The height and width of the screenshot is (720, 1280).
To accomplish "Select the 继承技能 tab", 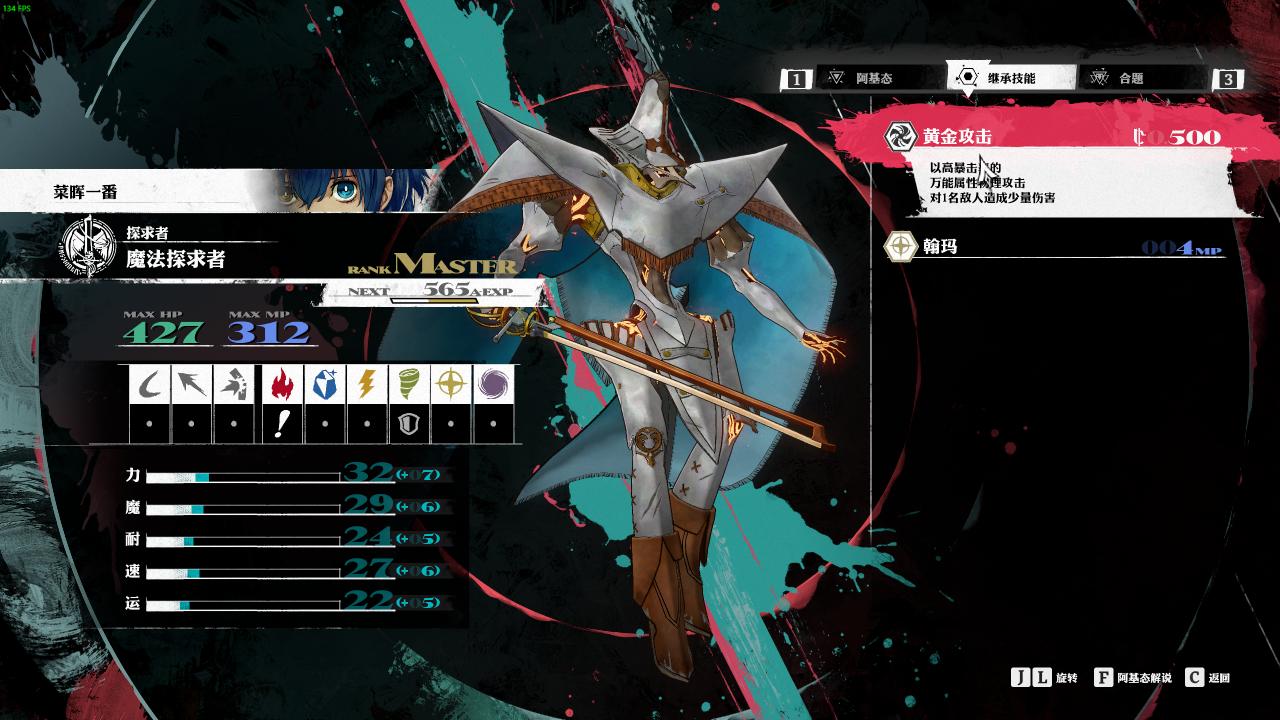I will 1010,78.
